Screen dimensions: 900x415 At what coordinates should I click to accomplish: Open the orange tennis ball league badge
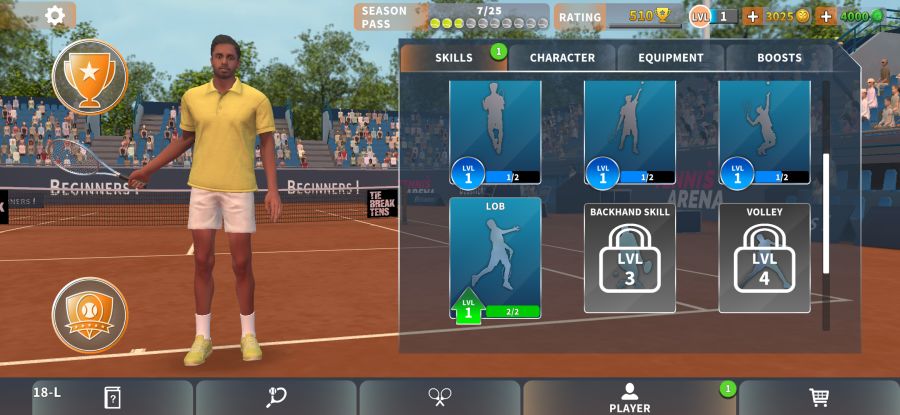point(90,315)
